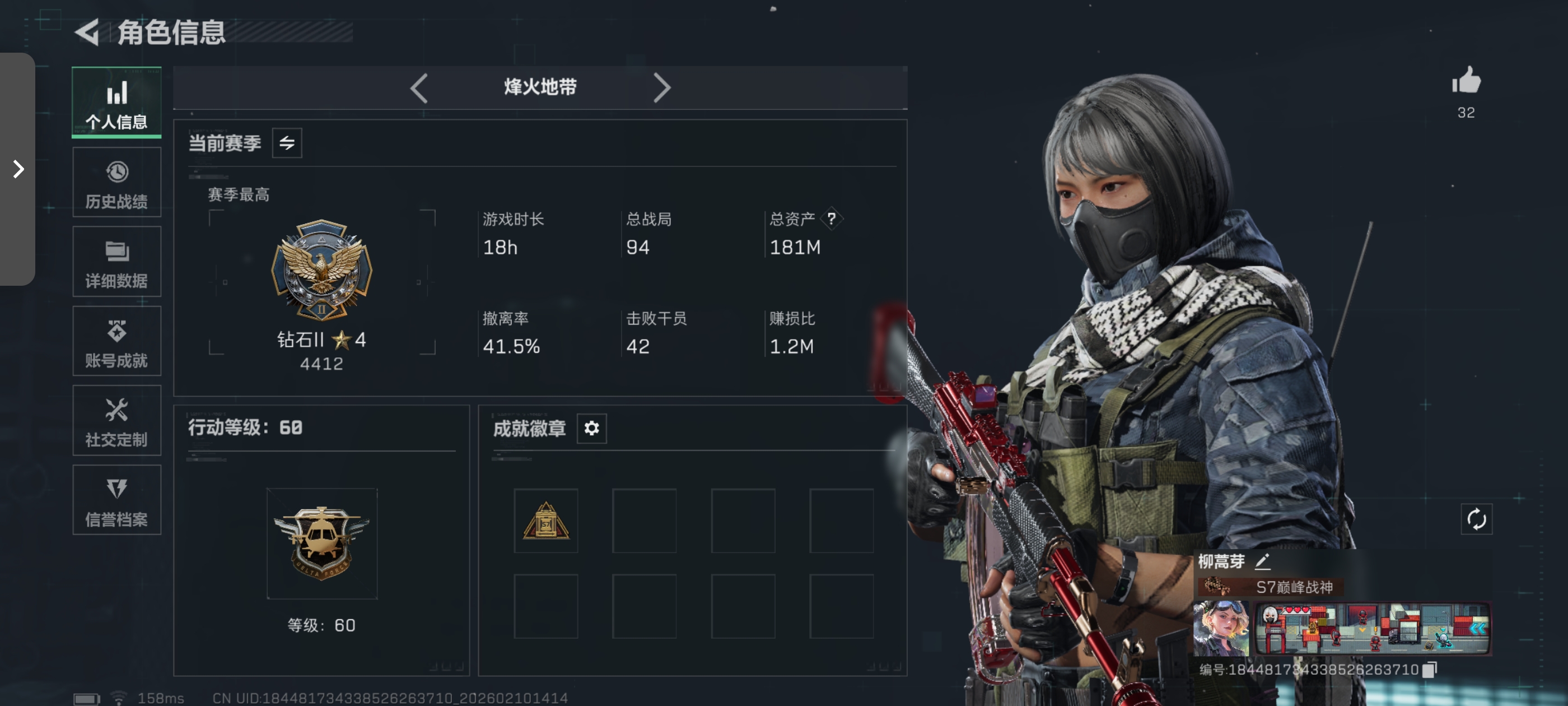Go back using the arrow beside 角色信息
The image size is (1568, 706).
(87, 33)
